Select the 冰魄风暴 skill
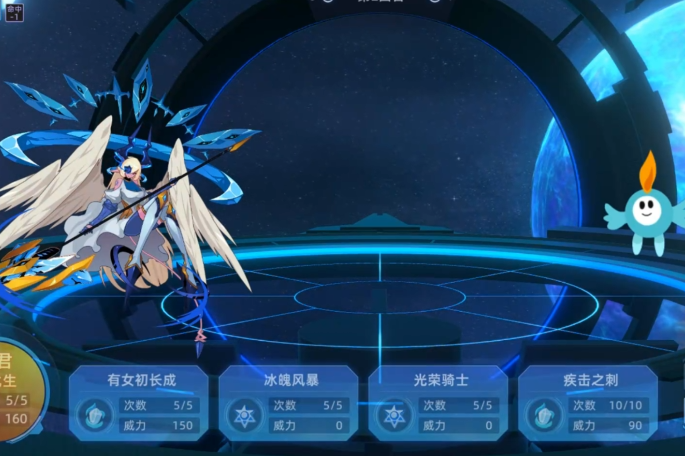685x456 pixels. point(288,403)
